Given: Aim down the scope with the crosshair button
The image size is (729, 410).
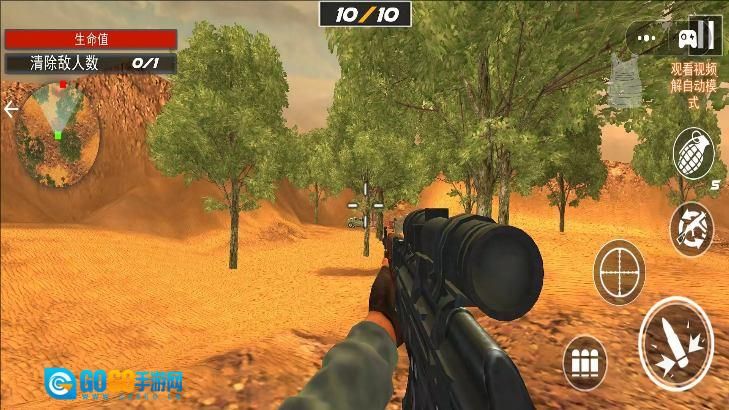Looking at the screenshot, I should coord(619,270).
